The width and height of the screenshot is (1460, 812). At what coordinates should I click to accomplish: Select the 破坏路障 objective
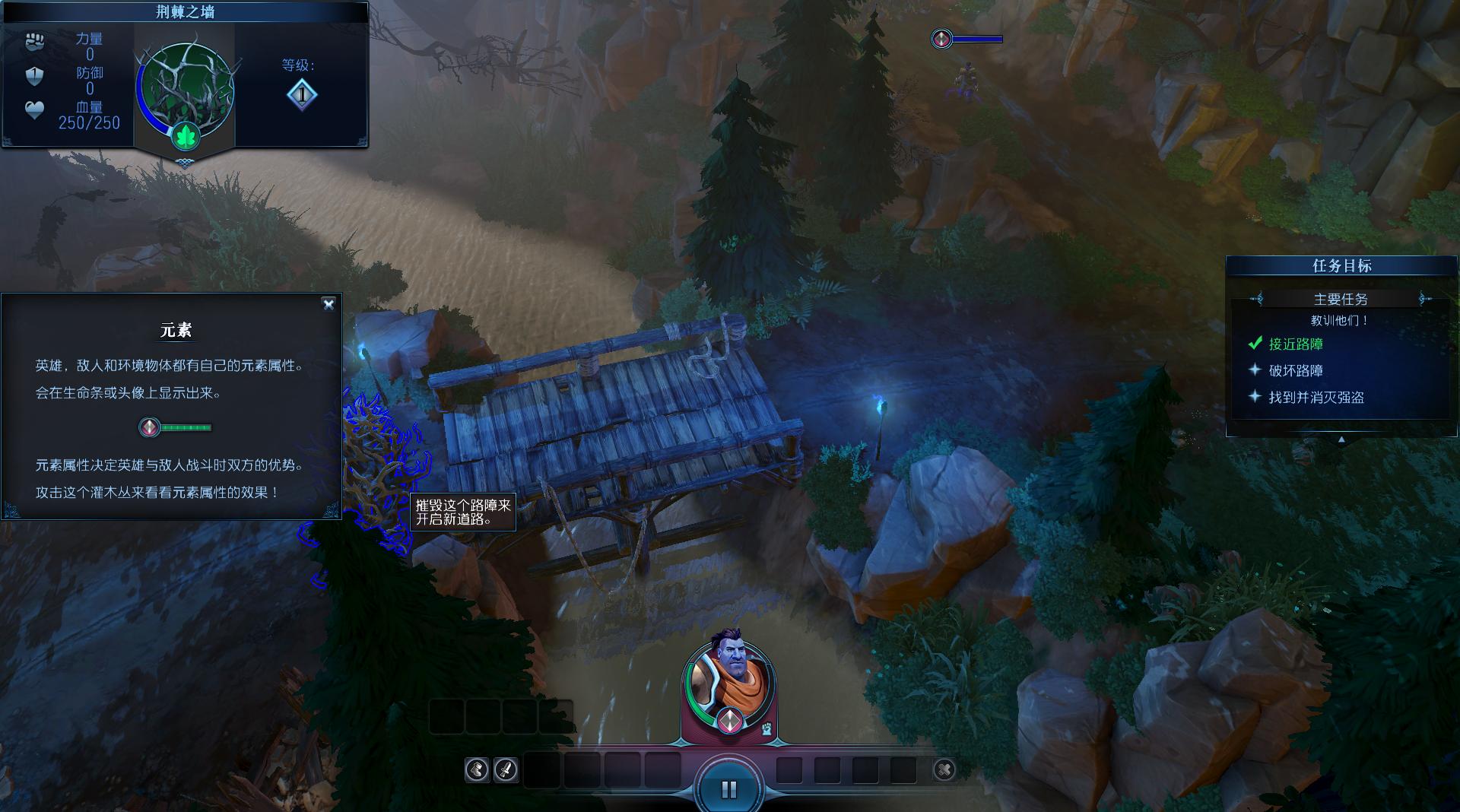(x=1296, y=371)
